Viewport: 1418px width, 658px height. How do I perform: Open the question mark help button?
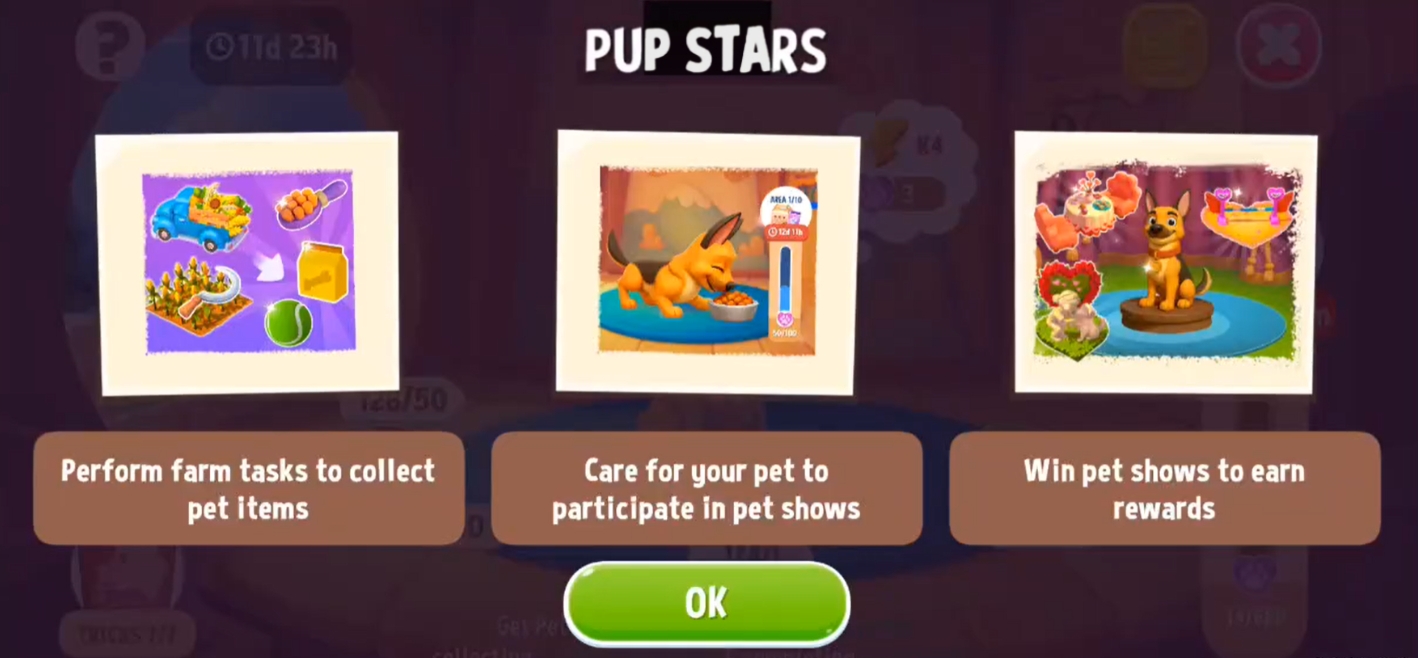(x=110, y=45)
